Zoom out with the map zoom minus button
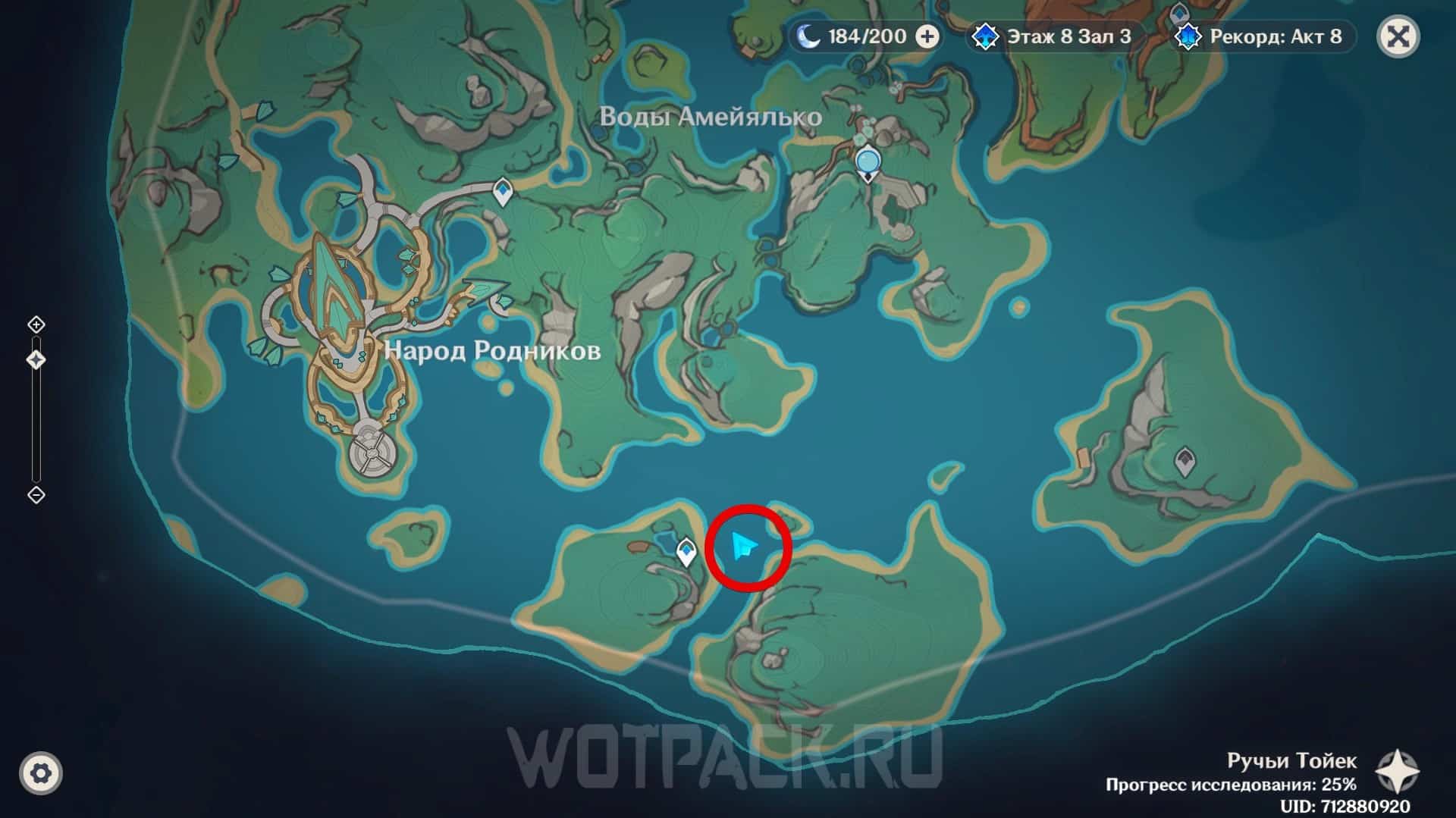This screenshot has height=818, width=1456. click(x=36, y=495)
